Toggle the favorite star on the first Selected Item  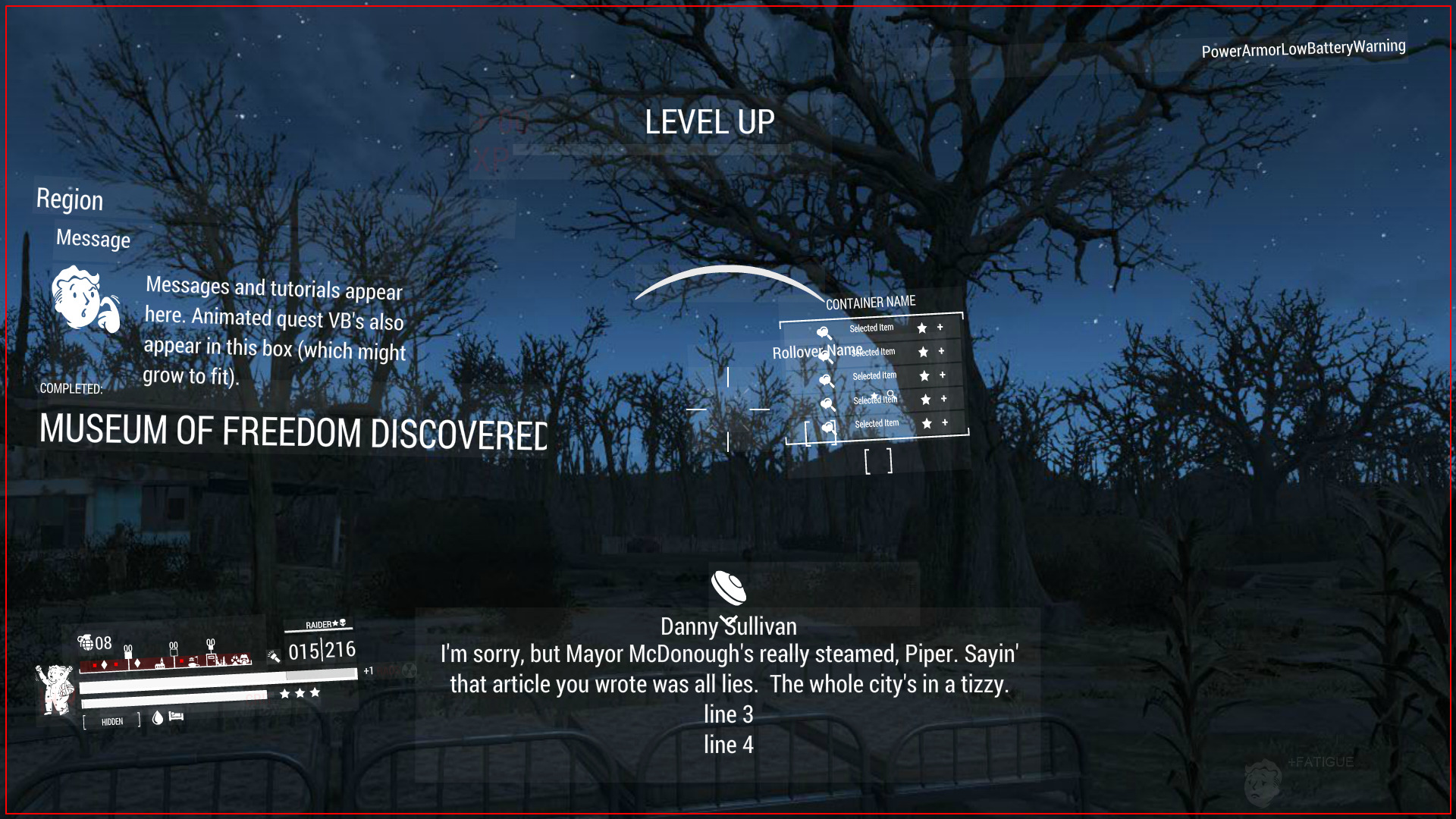[x=923, y=329]
